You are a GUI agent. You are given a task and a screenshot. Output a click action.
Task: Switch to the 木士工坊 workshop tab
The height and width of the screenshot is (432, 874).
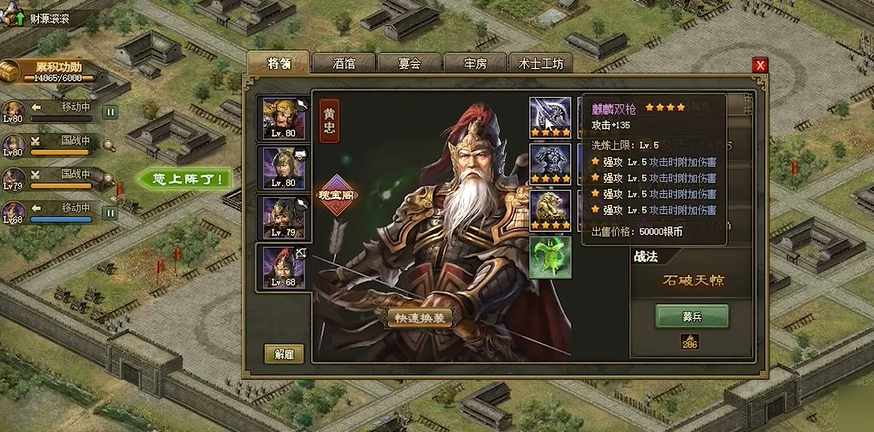pyautogui.click(x=543, y=62)
